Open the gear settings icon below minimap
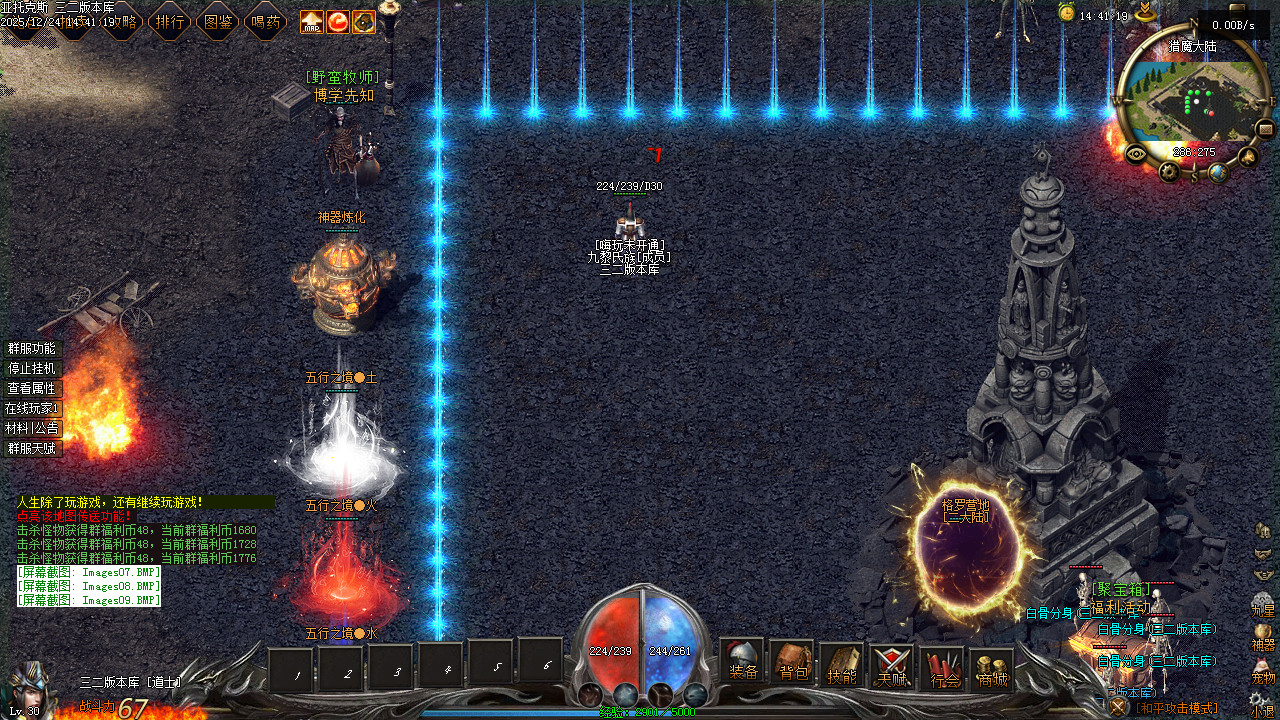Screen dimensions: 1280x720 (1170, 172)
